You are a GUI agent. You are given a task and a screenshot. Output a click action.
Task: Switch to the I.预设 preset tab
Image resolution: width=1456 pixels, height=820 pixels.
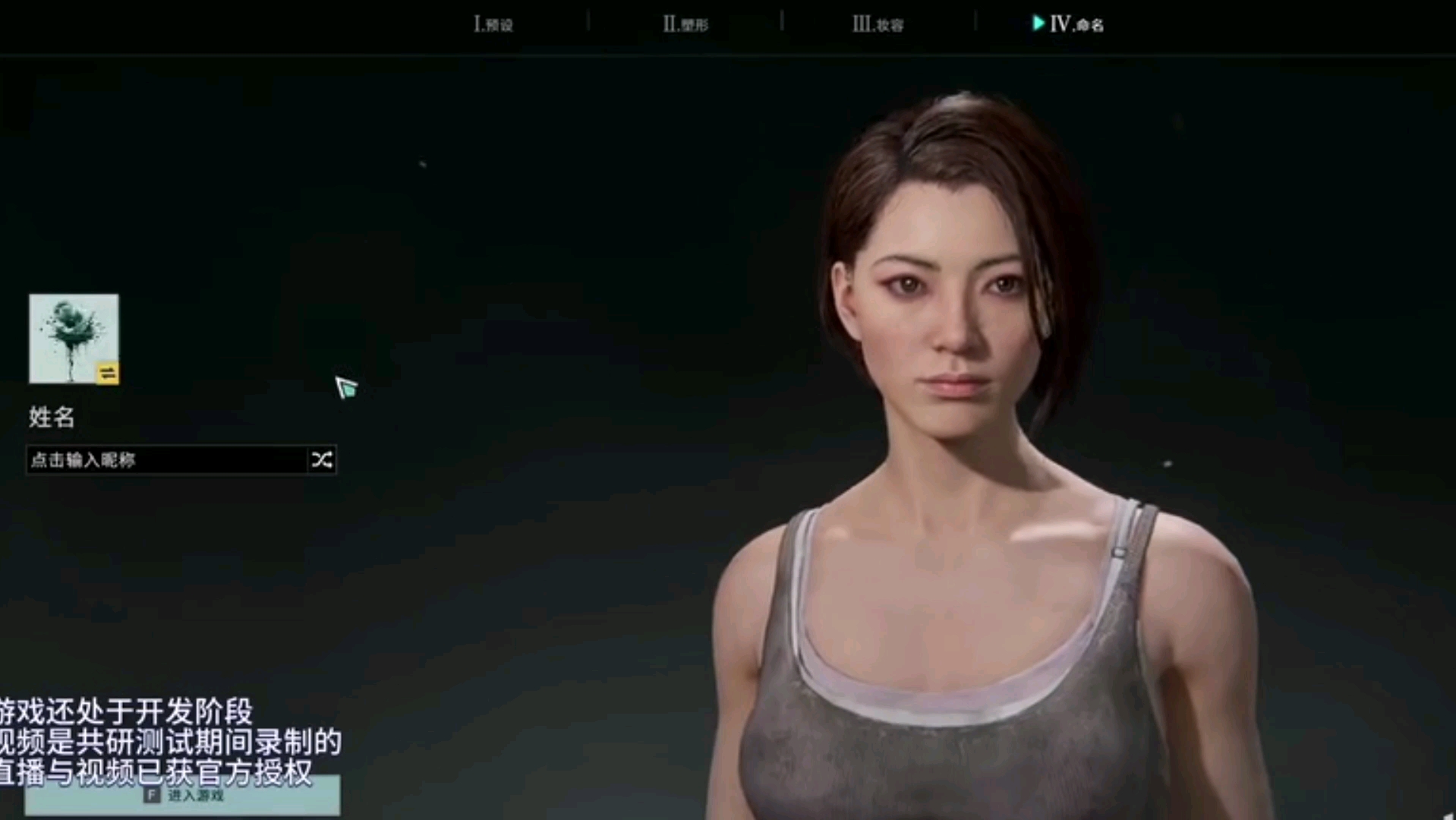[x=493, y=24]
